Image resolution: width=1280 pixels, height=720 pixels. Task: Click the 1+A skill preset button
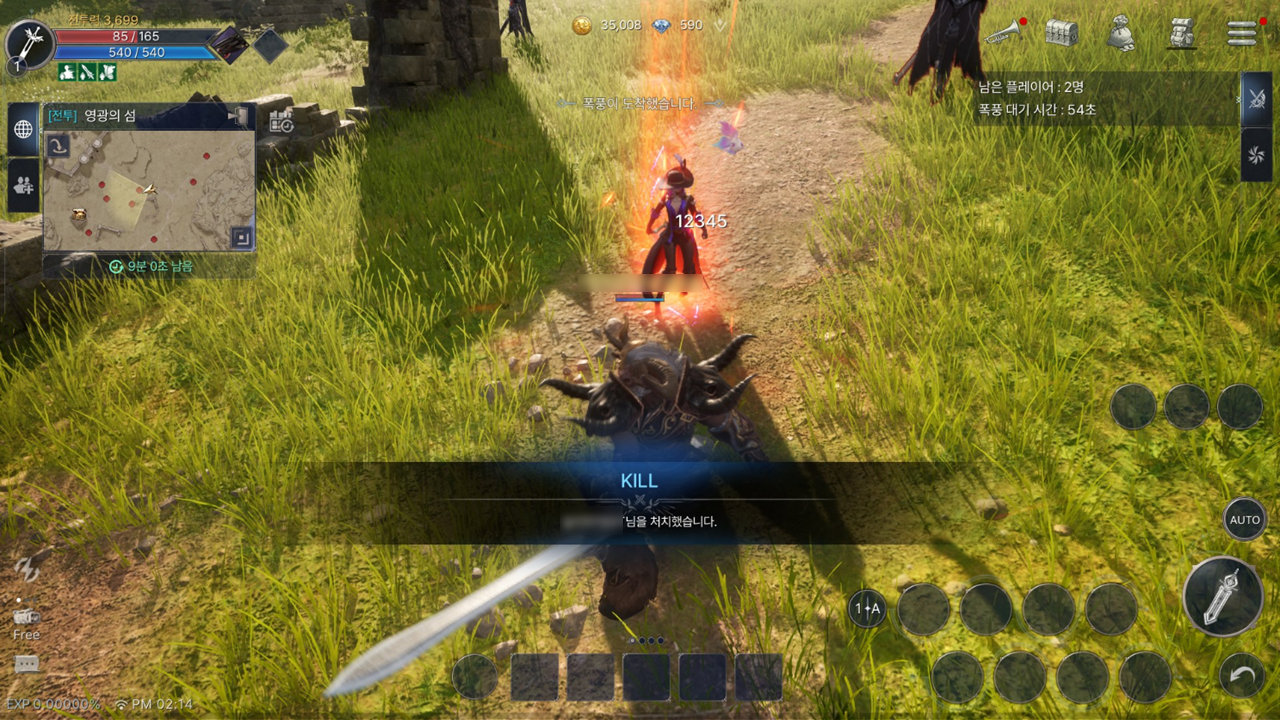pyautogui.click(x=867, y=608)
